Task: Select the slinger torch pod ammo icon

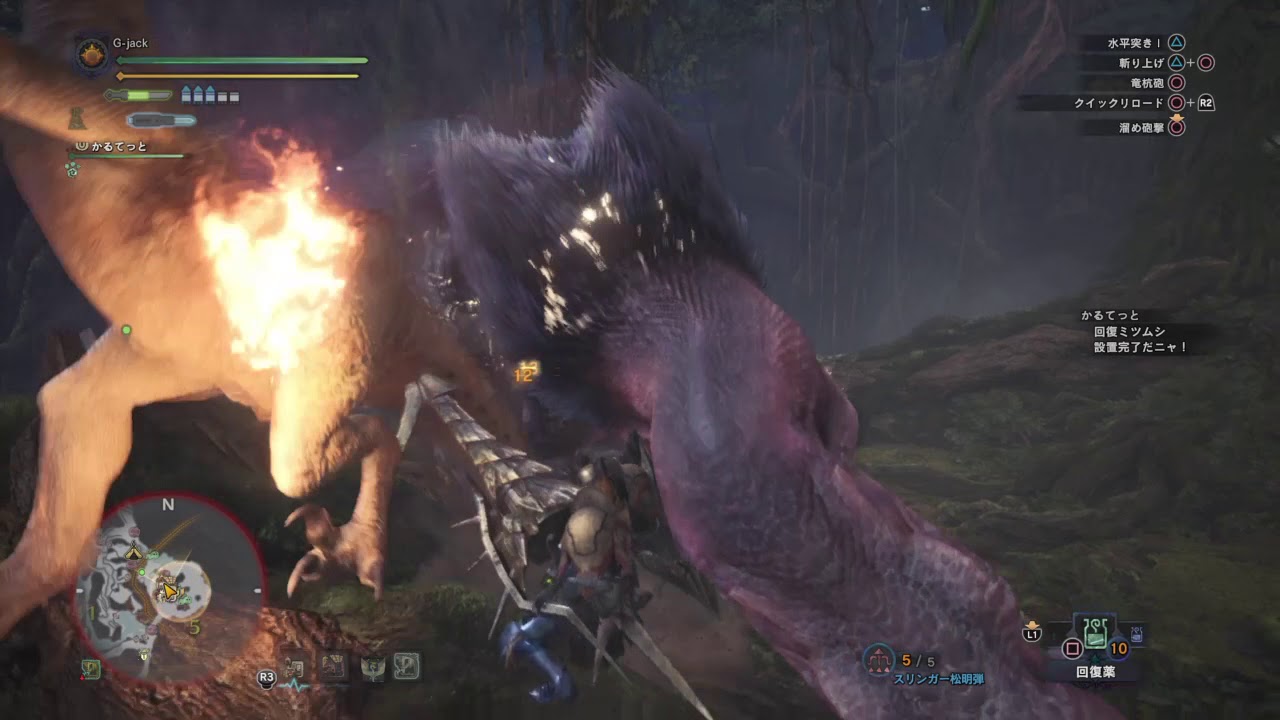Action: 878,659
